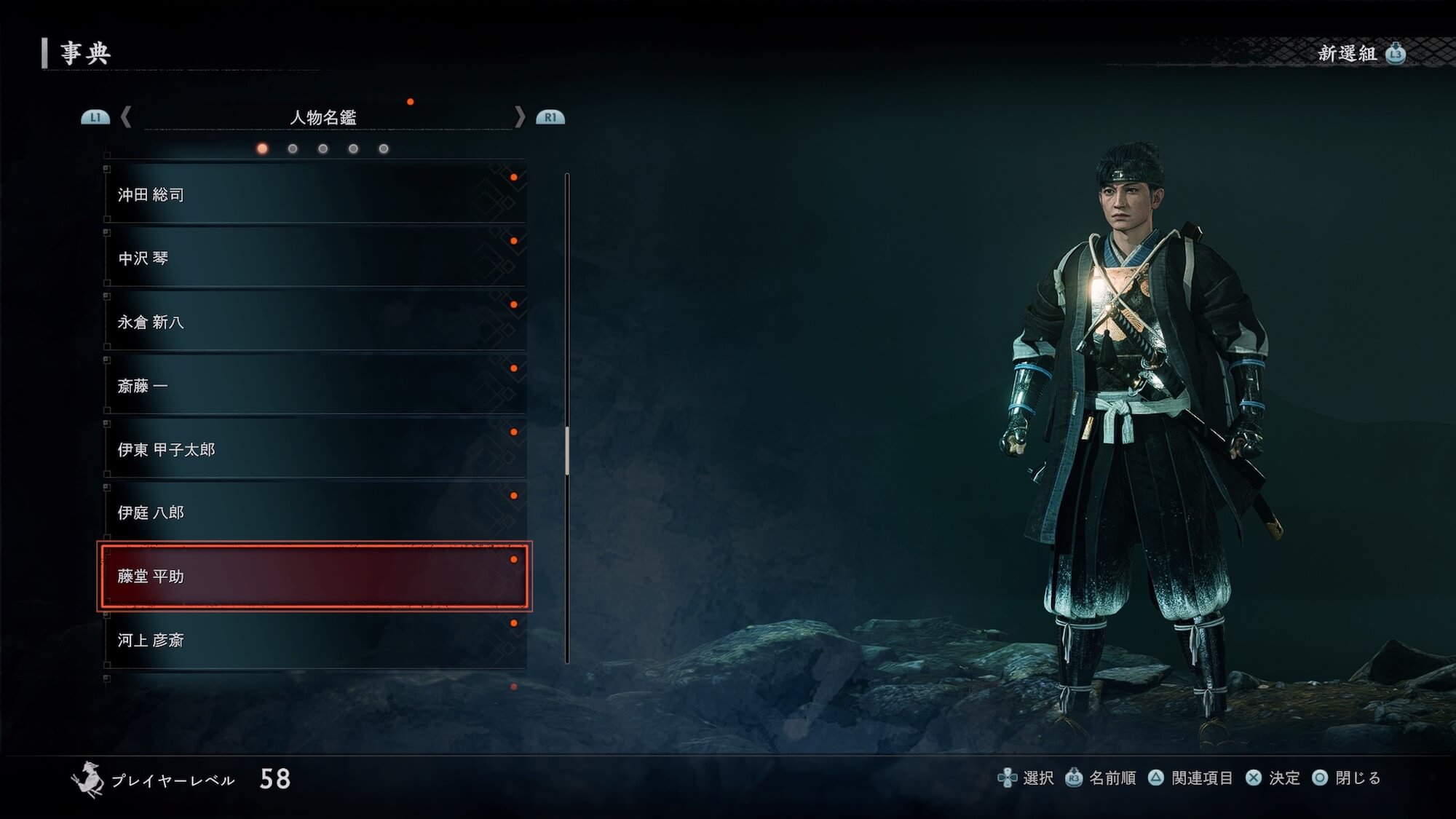The image size is (1456, 819).
Task: Open the 中沢 琴 character entry
Action: coord(314,258)
